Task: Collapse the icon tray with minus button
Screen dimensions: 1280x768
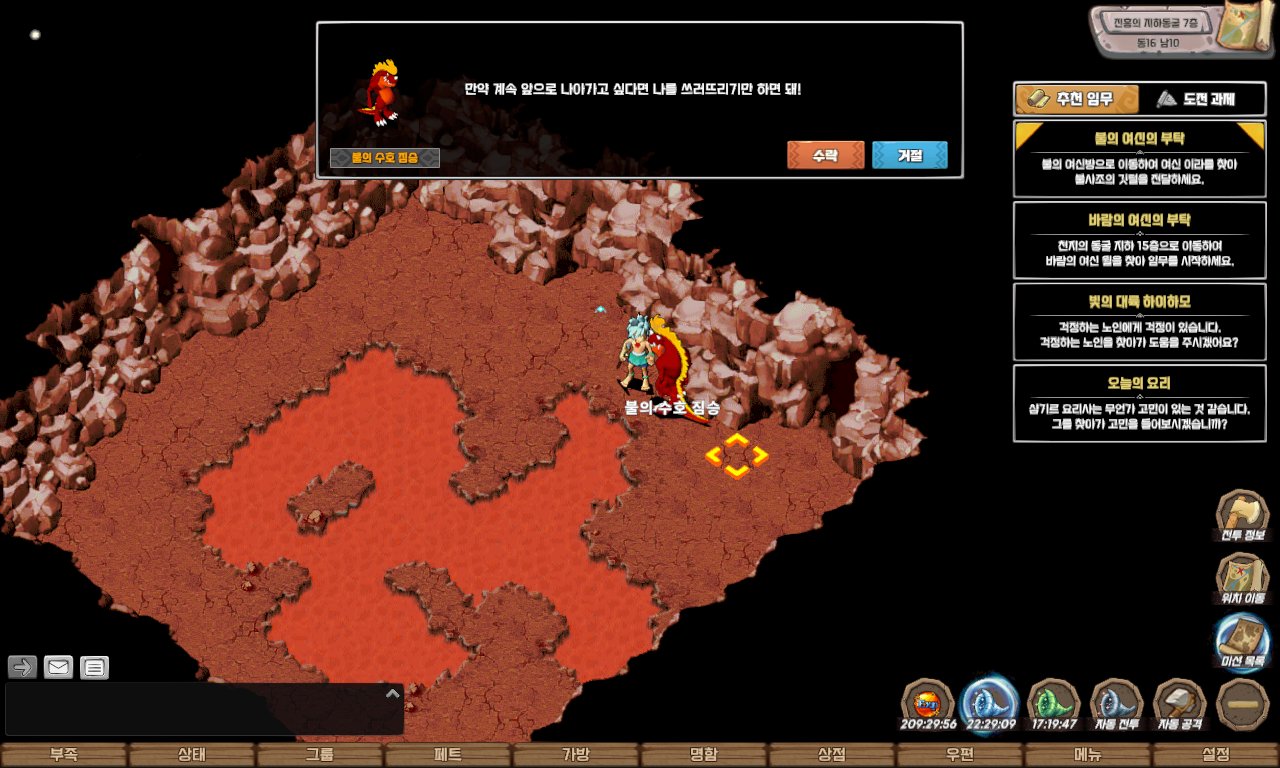Action: [1242, 704]
